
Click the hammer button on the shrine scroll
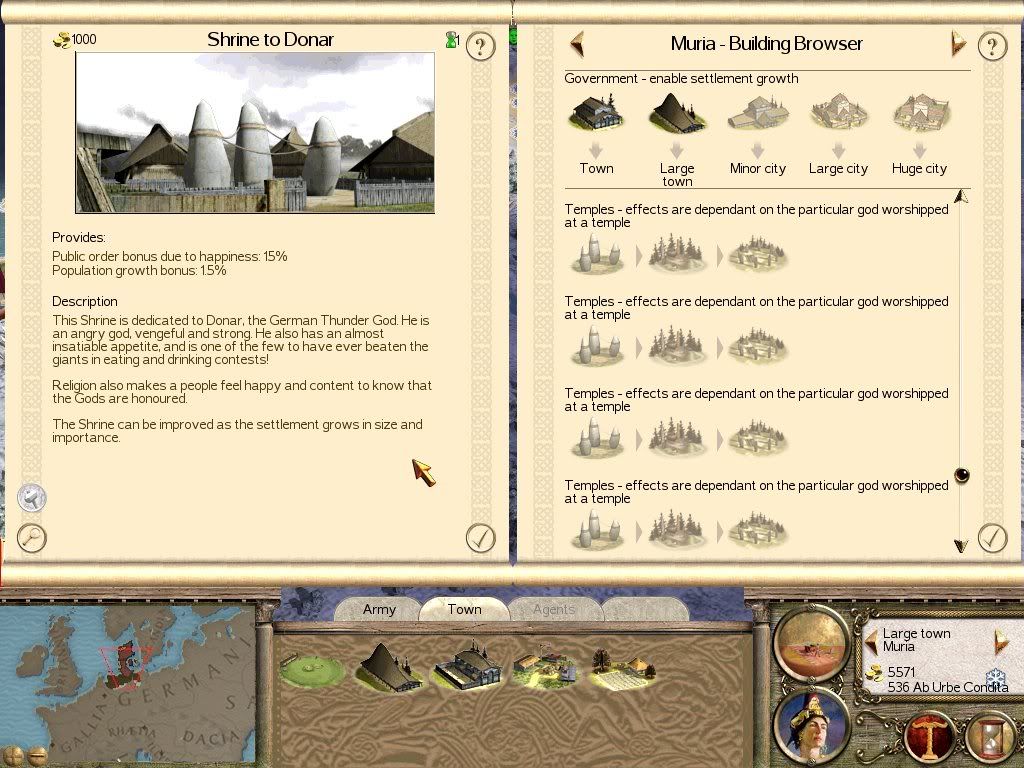(x=32, y=497)
